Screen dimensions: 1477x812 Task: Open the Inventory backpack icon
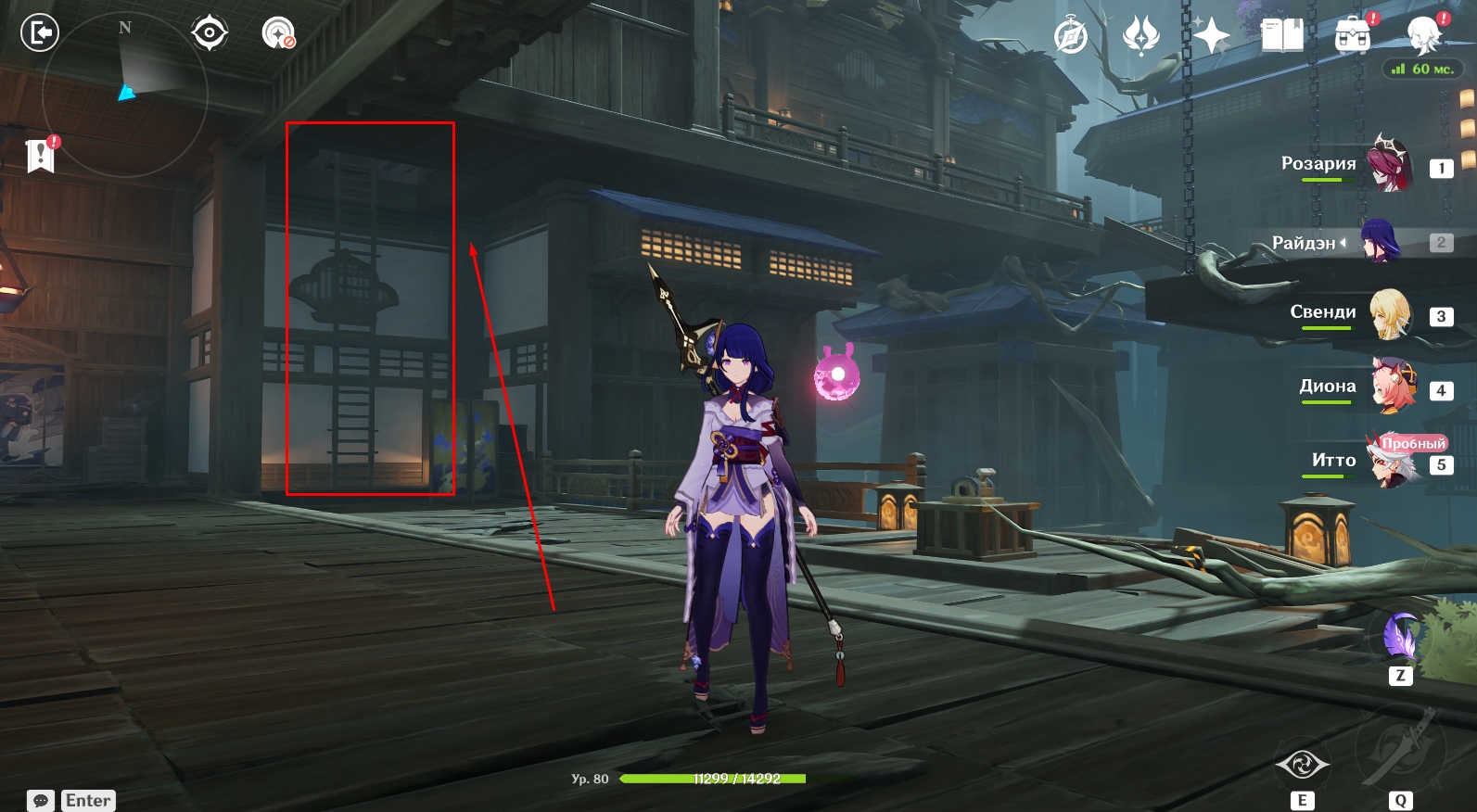coord(1353,37)
